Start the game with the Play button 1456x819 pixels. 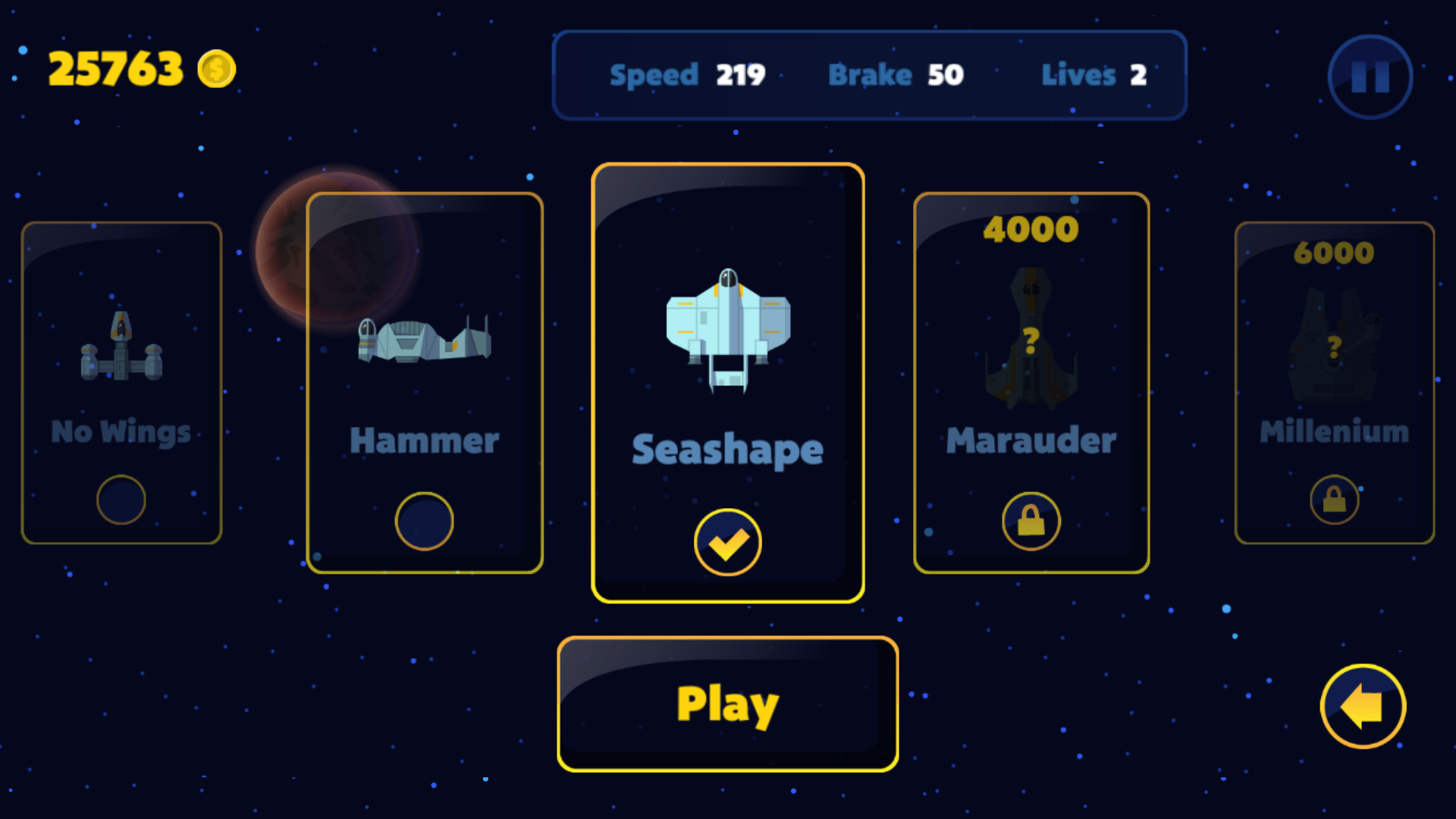727,704
